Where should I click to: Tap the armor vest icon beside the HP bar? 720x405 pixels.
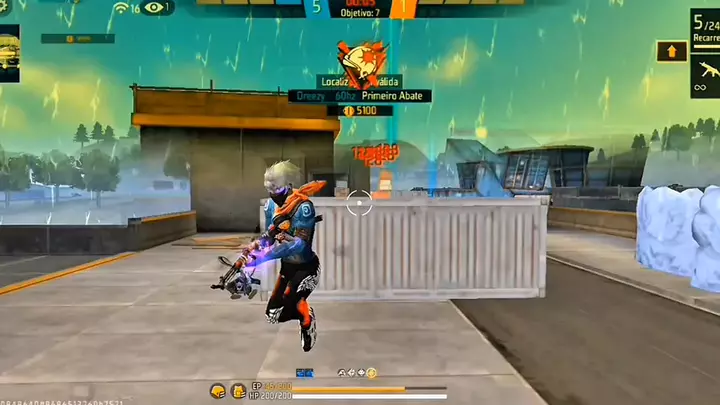(238, 390)
